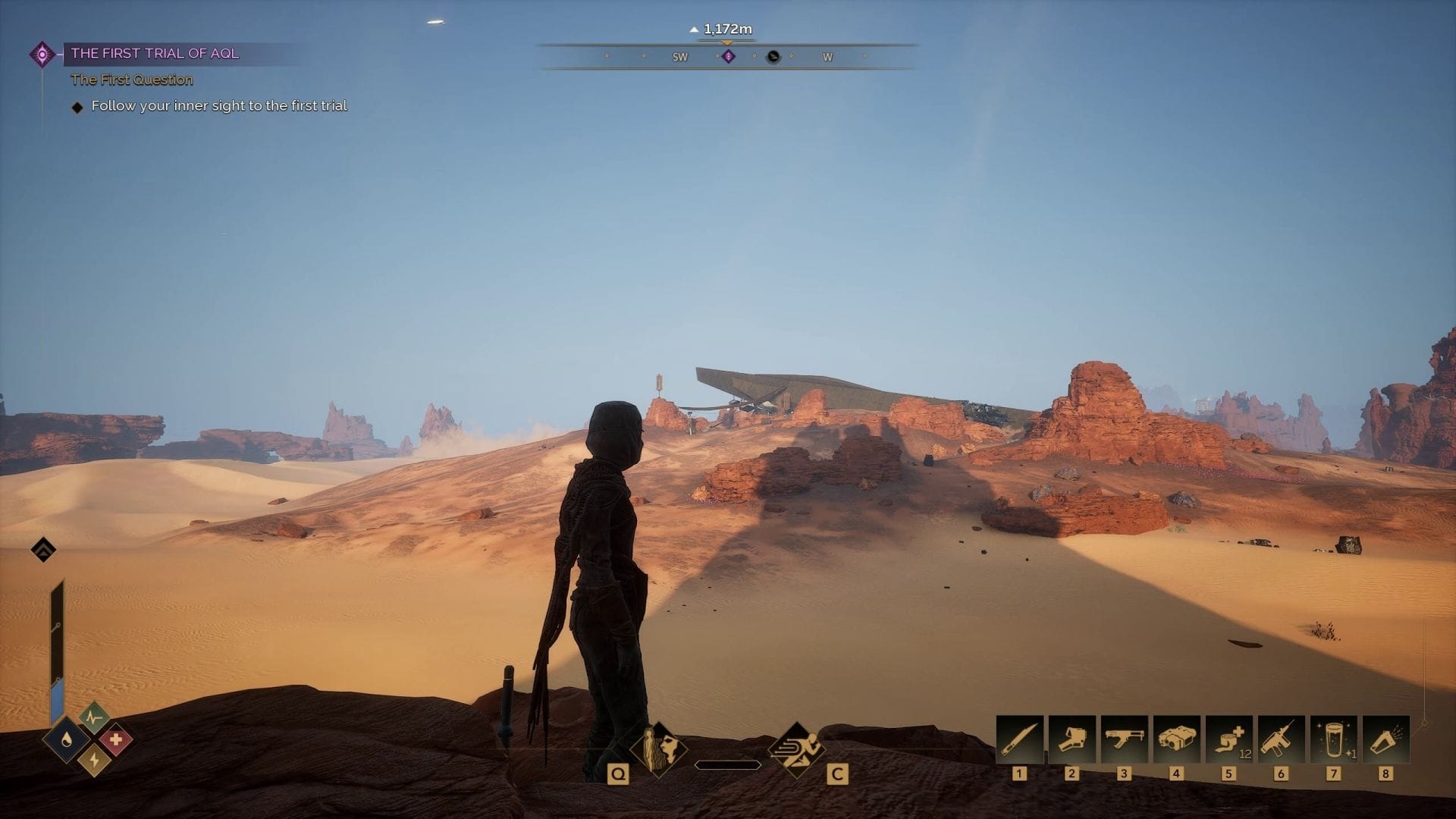
Task: Choose the binoculars in hotbar slot 4
Action: [1176, 739]
